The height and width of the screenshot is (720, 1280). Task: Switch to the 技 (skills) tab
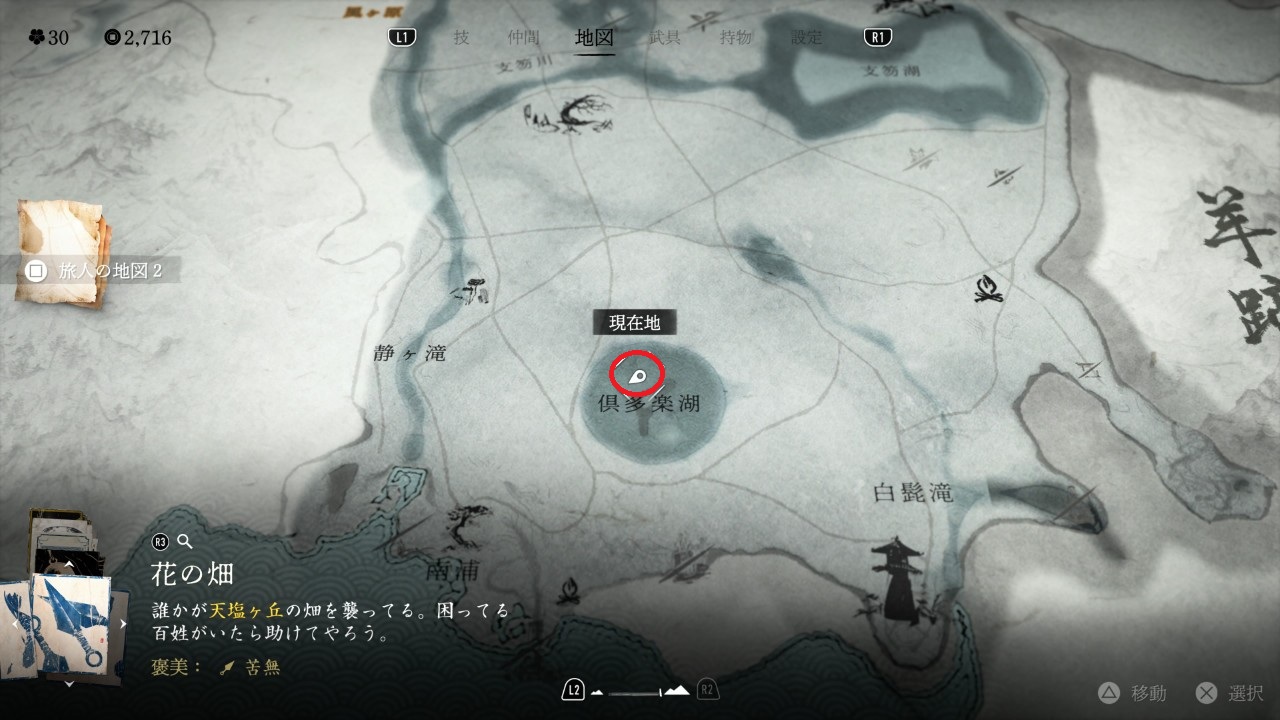click(461, 38)
